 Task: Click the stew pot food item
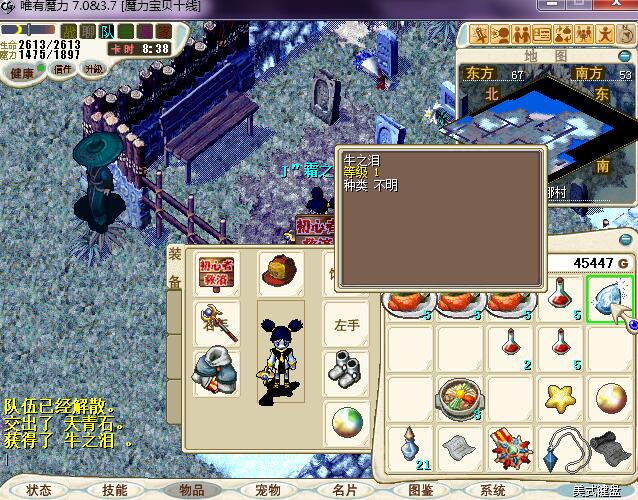pos(459,399)
